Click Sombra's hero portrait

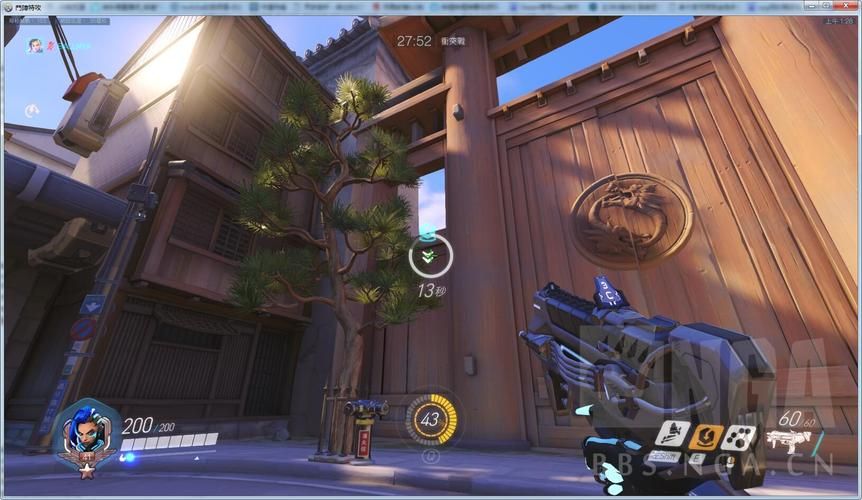tap(87, 432)
